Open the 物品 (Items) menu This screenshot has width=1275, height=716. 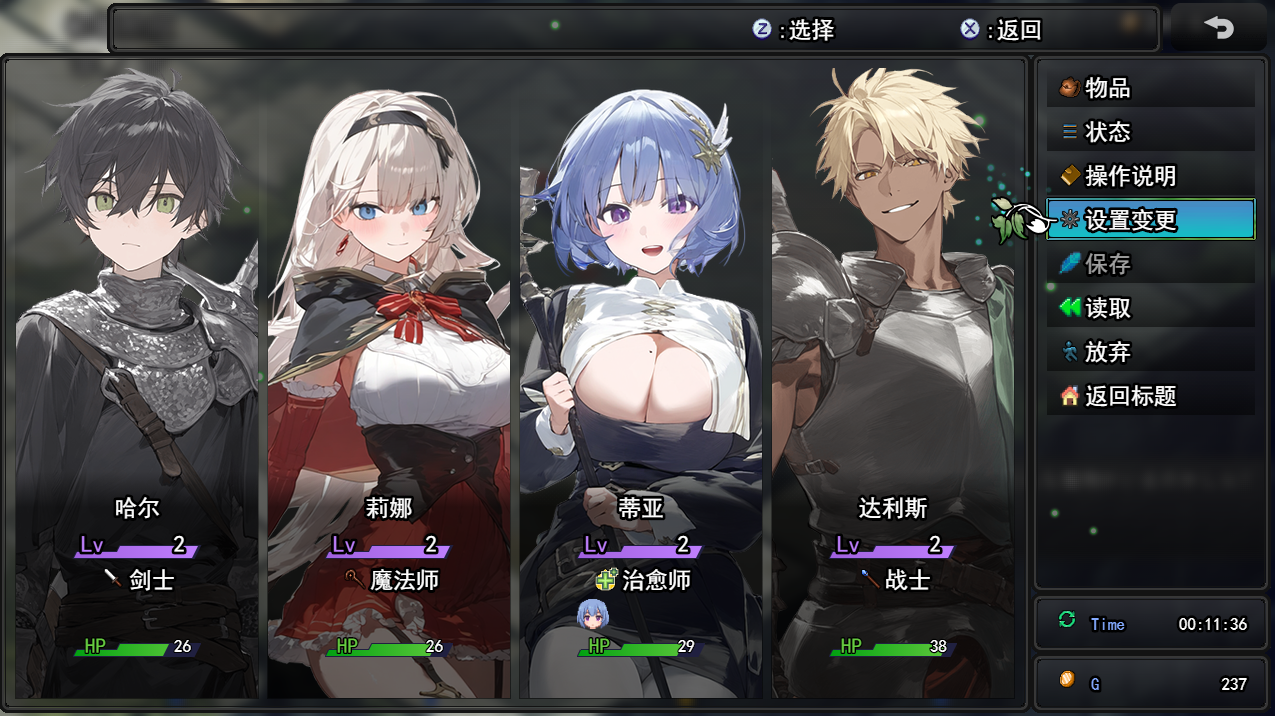1150,88
